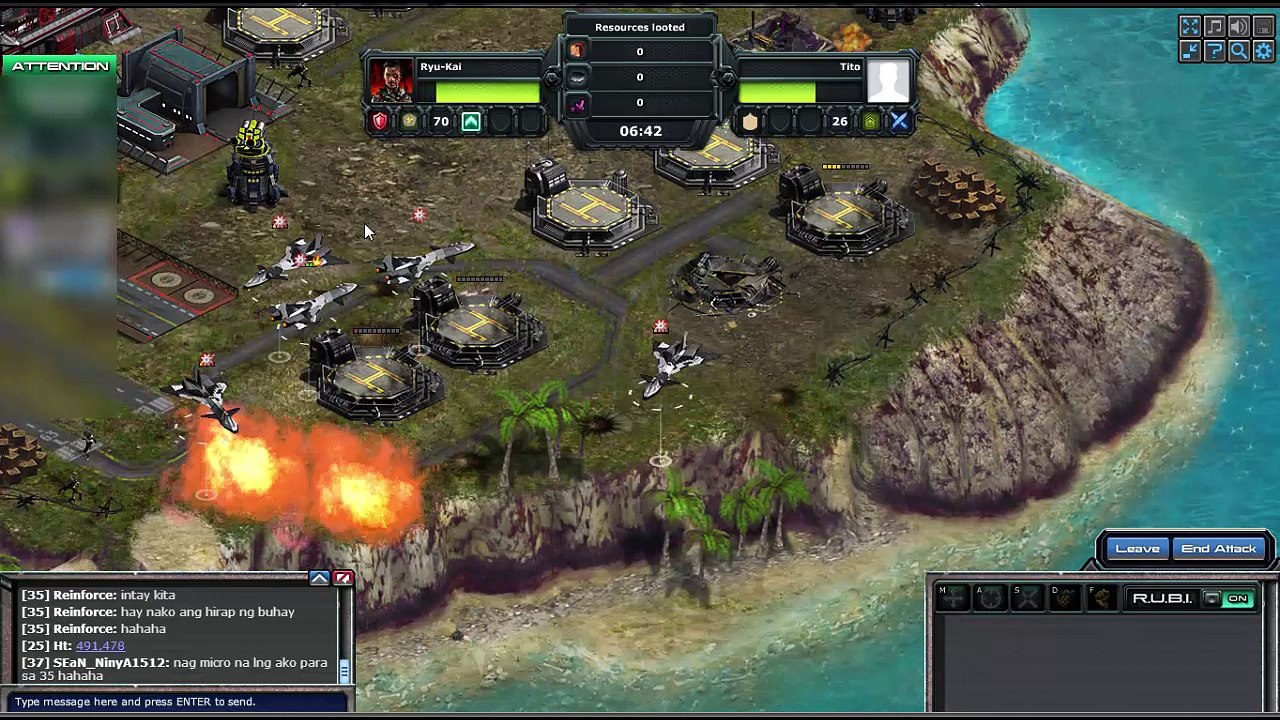
Task: Select Tito's blank avatar portrait
Action: coord(888,81)
